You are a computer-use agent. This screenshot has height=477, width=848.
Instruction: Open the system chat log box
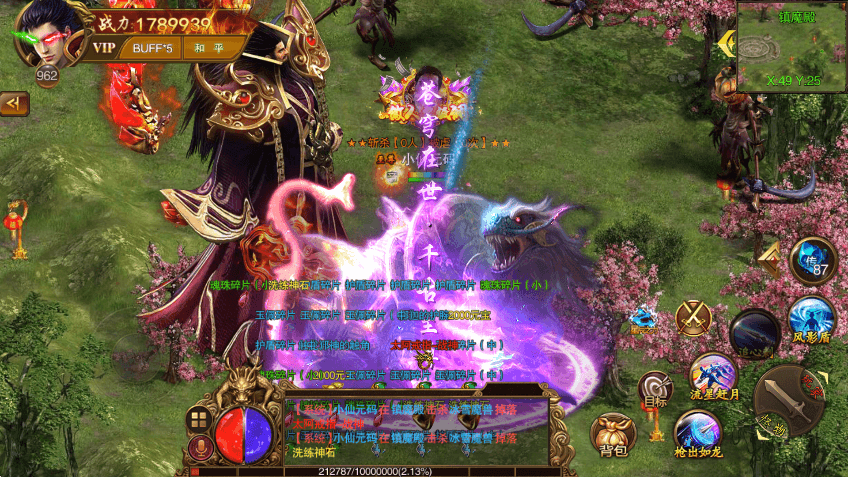(415, 432)
